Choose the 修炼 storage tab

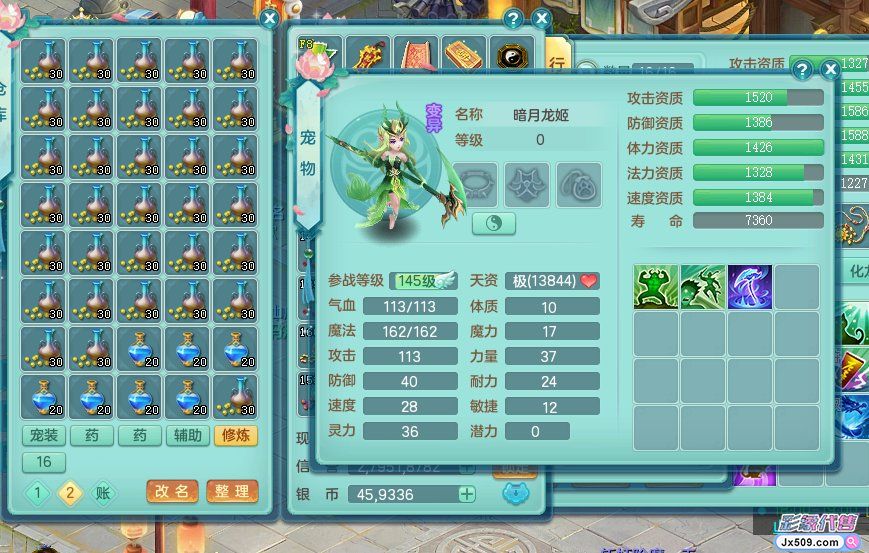[x=237, y=436]
